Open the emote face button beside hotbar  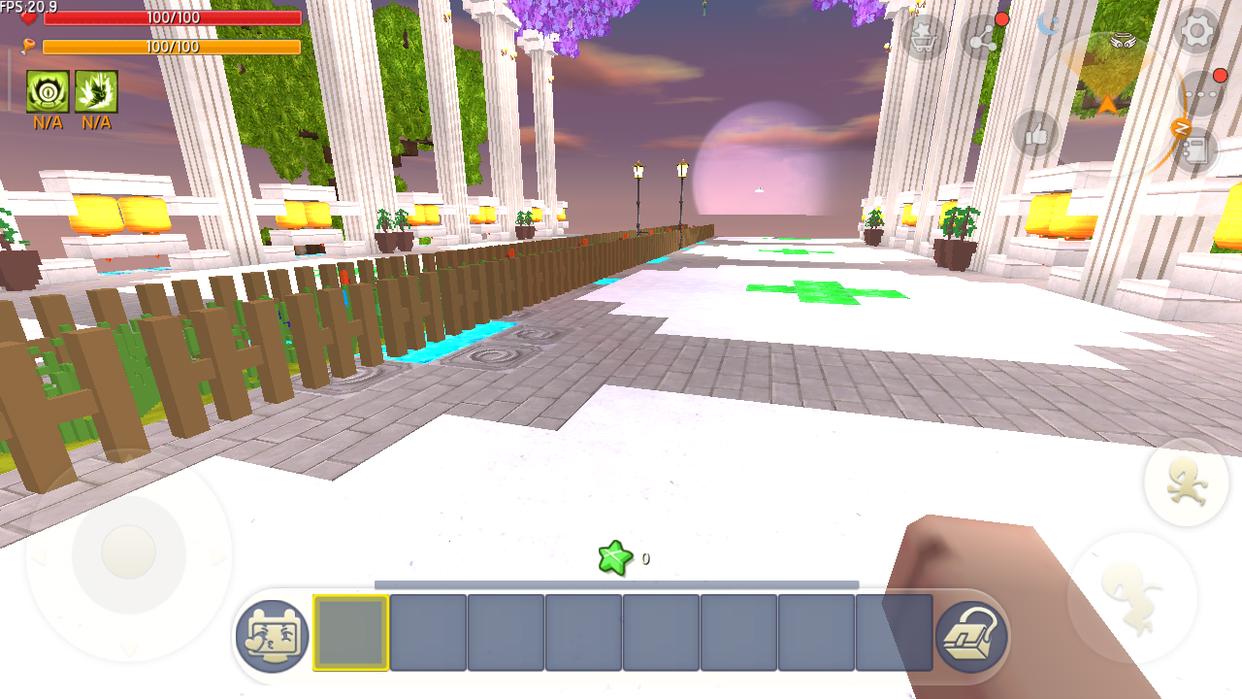(x=272, y=635)
